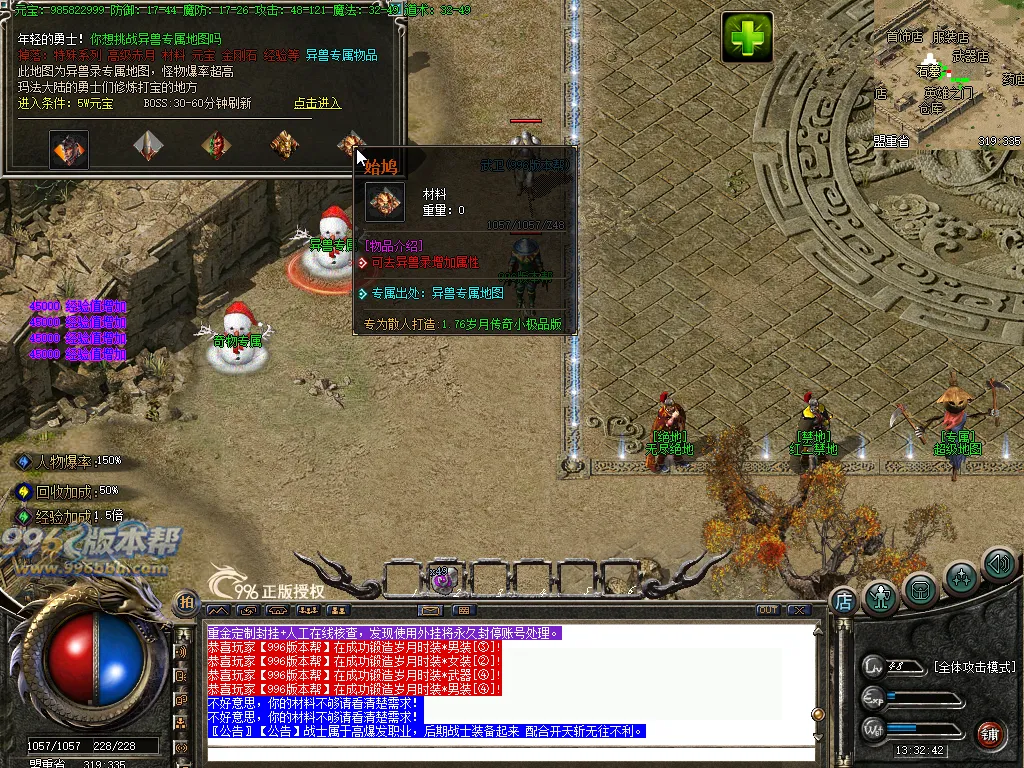
Task: Open the minimap
Action: tap(948, 74)
